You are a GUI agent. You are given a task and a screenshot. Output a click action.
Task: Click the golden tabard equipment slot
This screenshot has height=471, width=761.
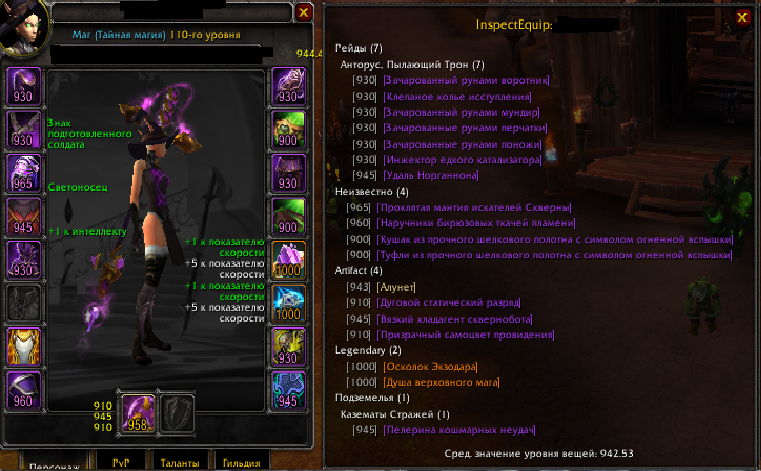click(24, 345)
